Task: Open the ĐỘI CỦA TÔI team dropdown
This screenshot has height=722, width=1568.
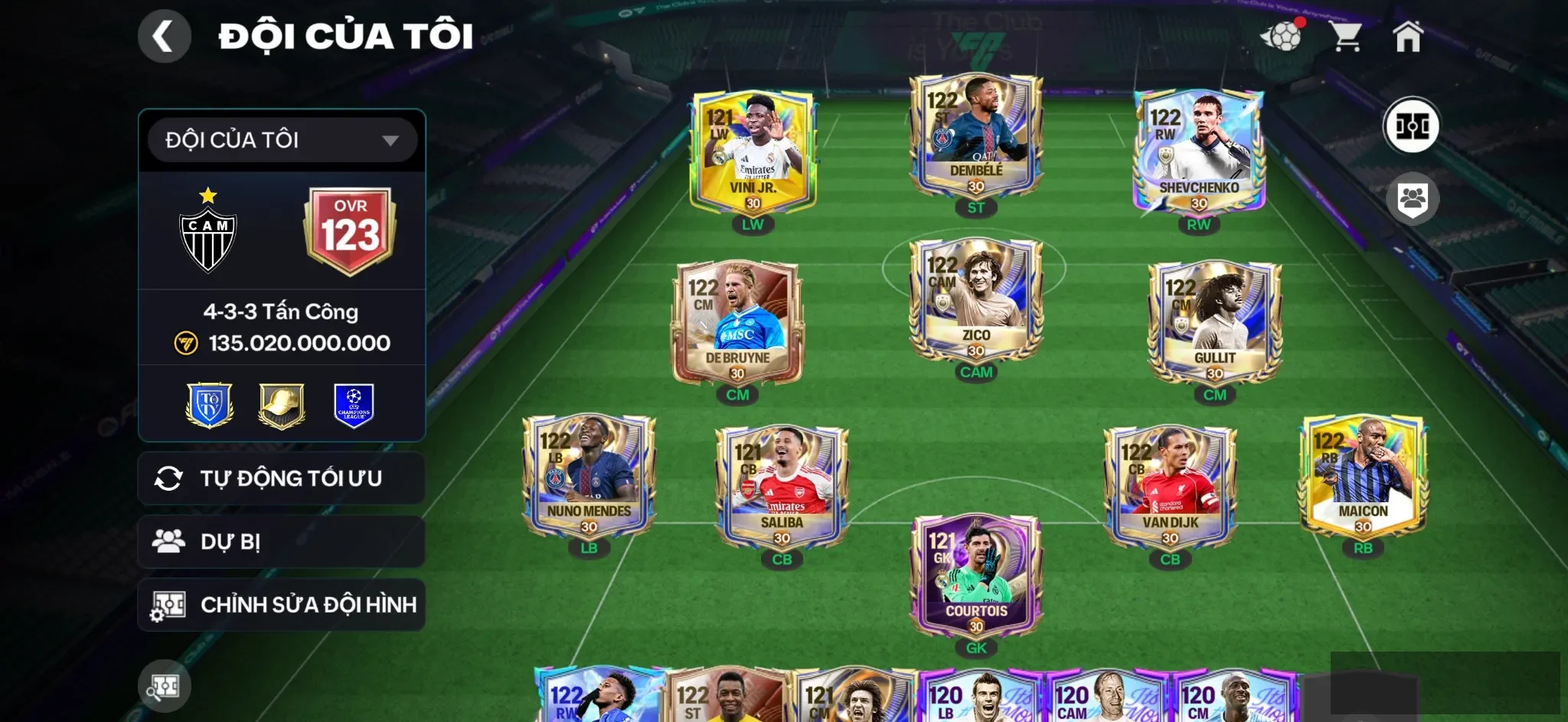Action: pos(281,141)
